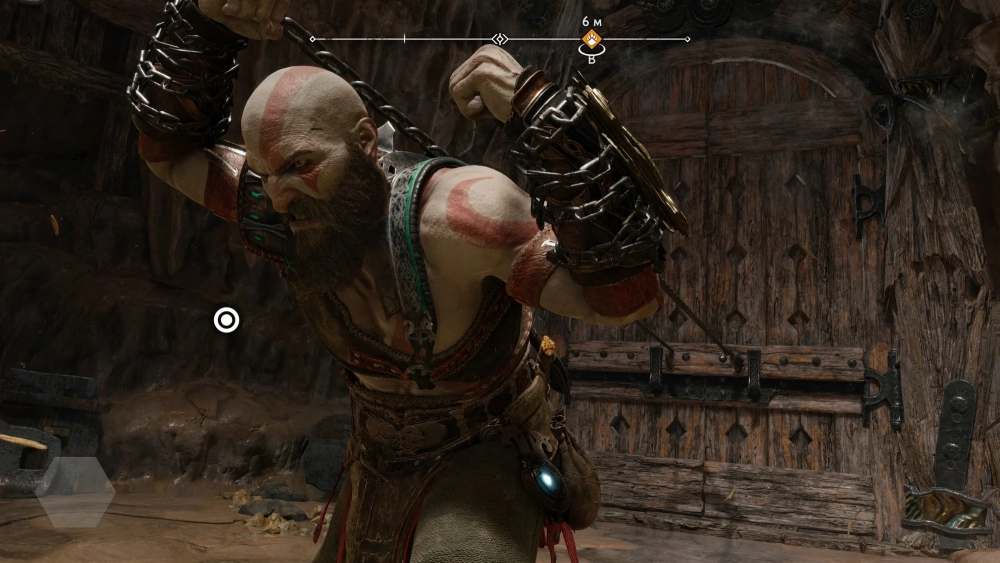Select the orange paw quest marker

tap(591, 40)
